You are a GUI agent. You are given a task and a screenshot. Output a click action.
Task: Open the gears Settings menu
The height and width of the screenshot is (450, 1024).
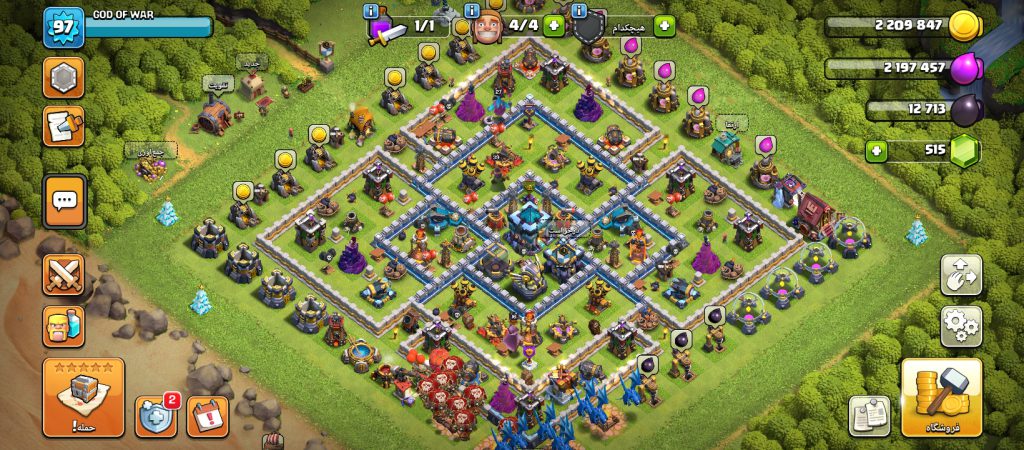click(x=961, y=326)
